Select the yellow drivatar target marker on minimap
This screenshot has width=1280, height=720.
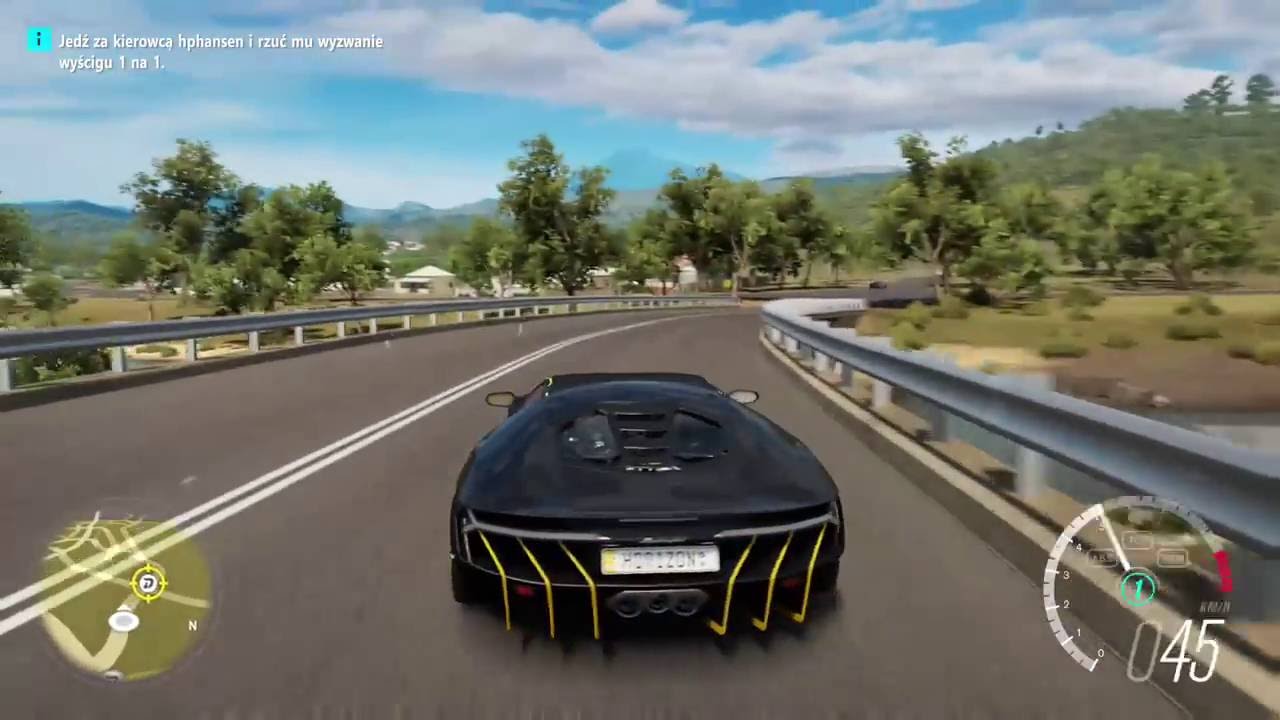(149, 583)
